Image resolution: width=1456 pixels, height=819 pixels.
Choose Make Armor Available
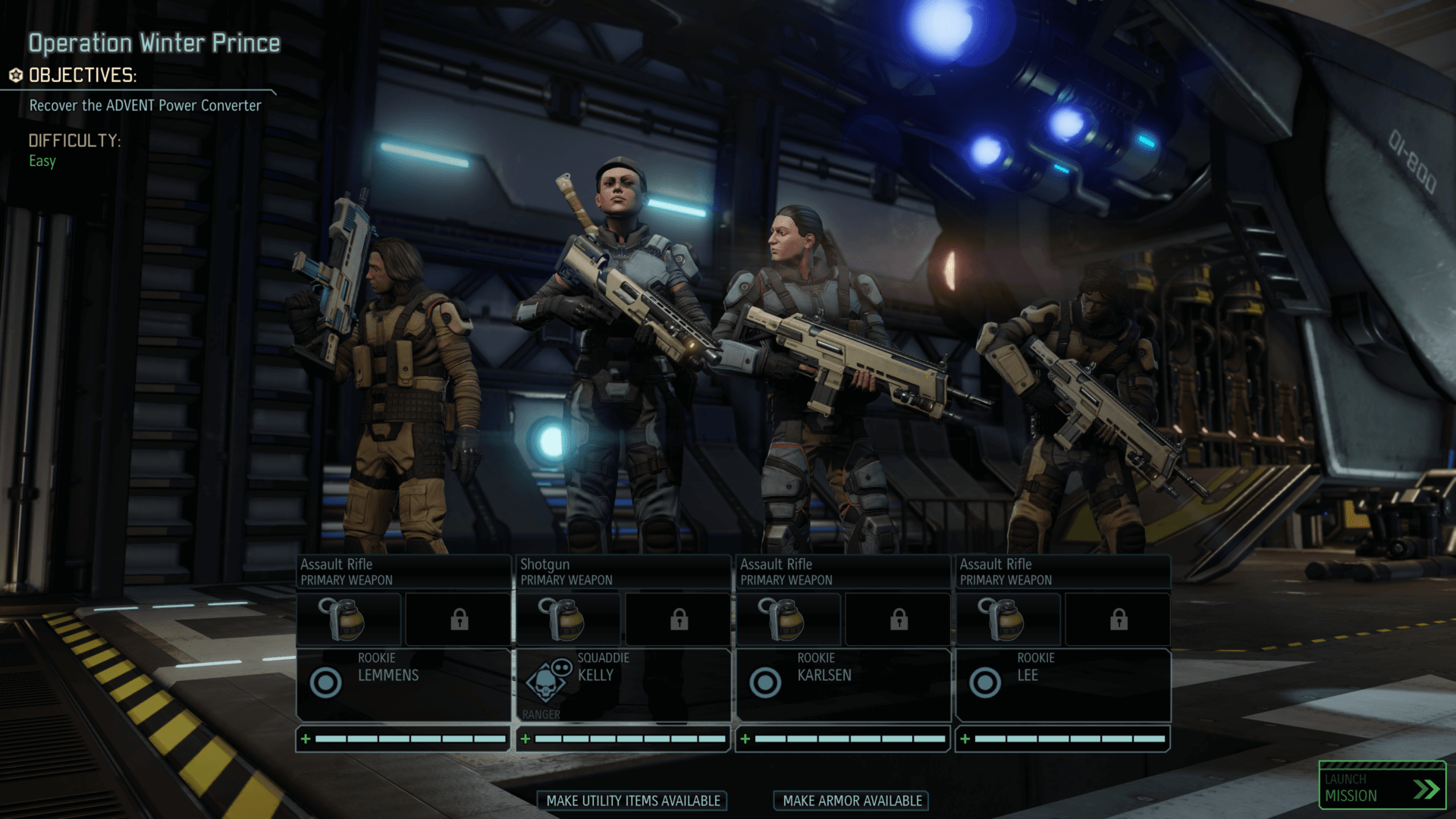pos(852,801)
